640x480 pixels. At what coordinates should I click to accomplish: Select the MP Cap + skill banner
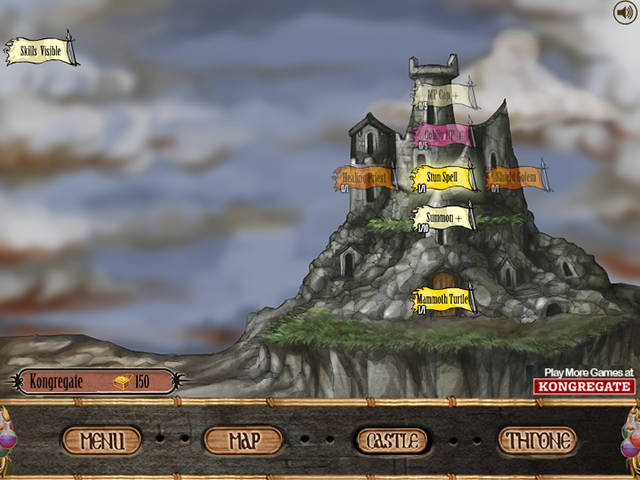pos(445,97)
